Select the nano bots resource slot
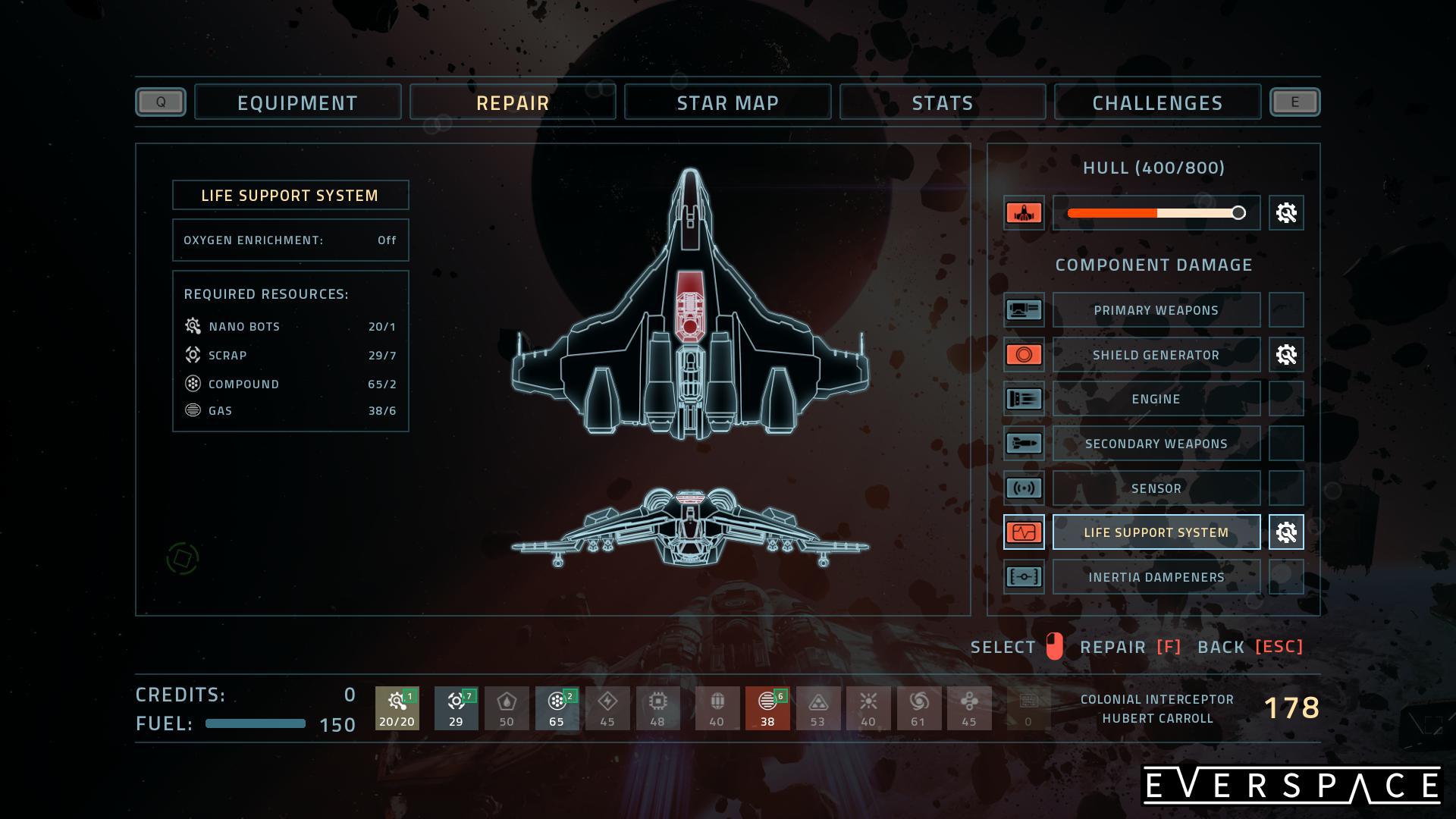Image resolution: width=1456 pixels, height=819 pixels. coord(397,708)
